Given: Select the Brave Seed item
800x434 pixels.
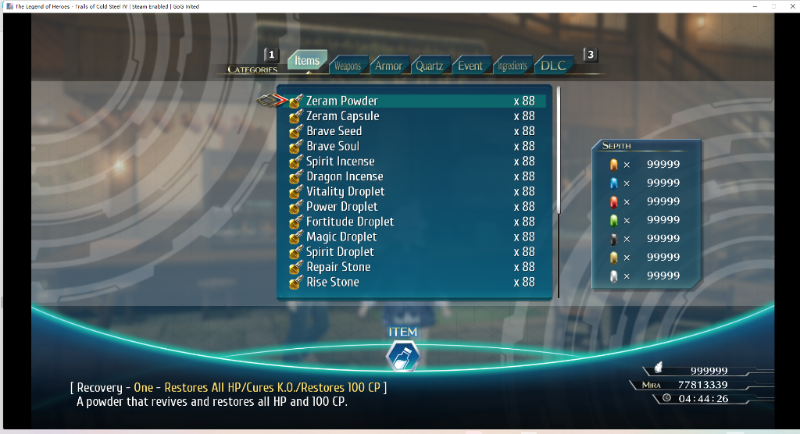Looking at the screenshot, I should tap(334, 131).
